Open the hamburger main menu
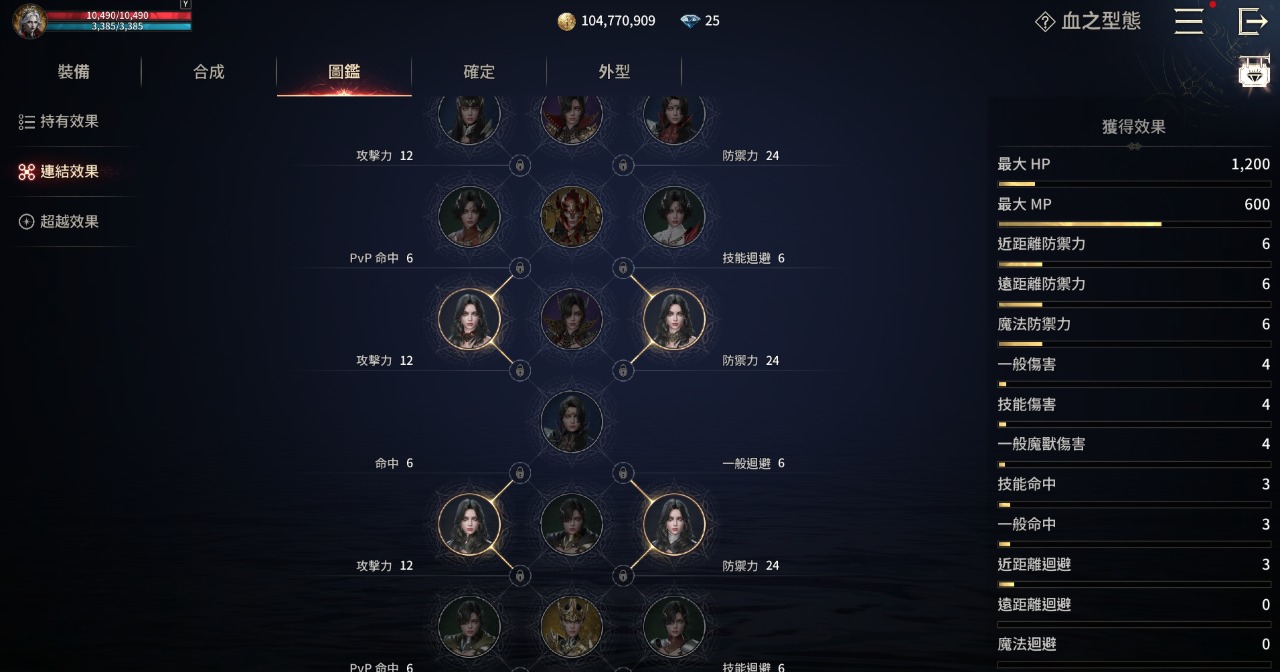This screenshot has height=672, width=1280. click(1188, 21)
